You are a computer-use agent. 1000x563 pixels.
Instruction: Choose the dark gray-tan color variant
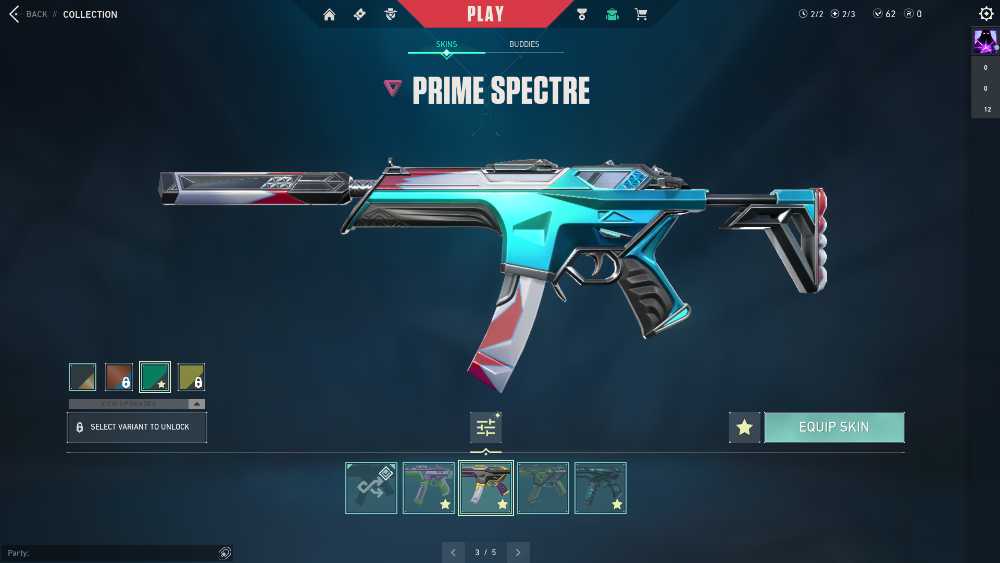tap(83, 377)
